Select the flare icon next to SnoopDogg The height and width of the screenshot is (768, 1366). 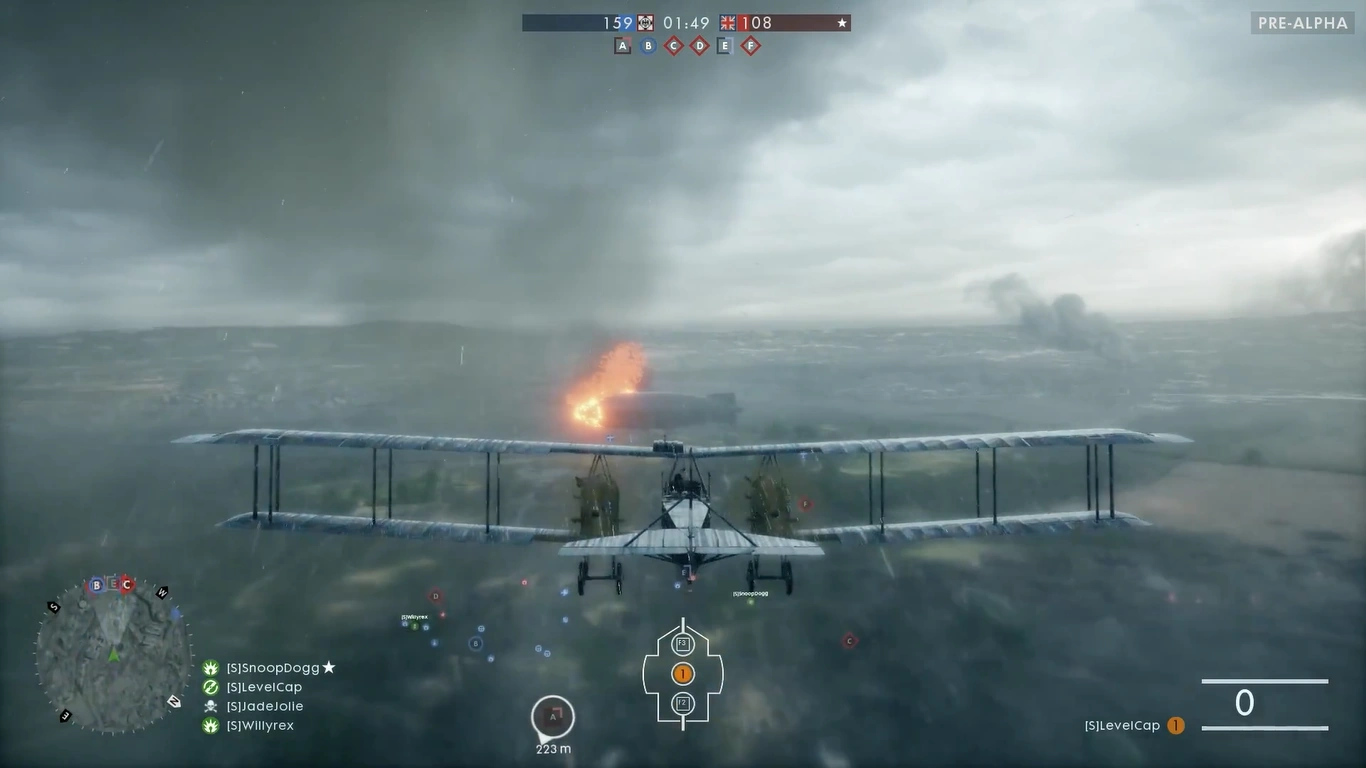pyautogui.click(x=209, y=668)
